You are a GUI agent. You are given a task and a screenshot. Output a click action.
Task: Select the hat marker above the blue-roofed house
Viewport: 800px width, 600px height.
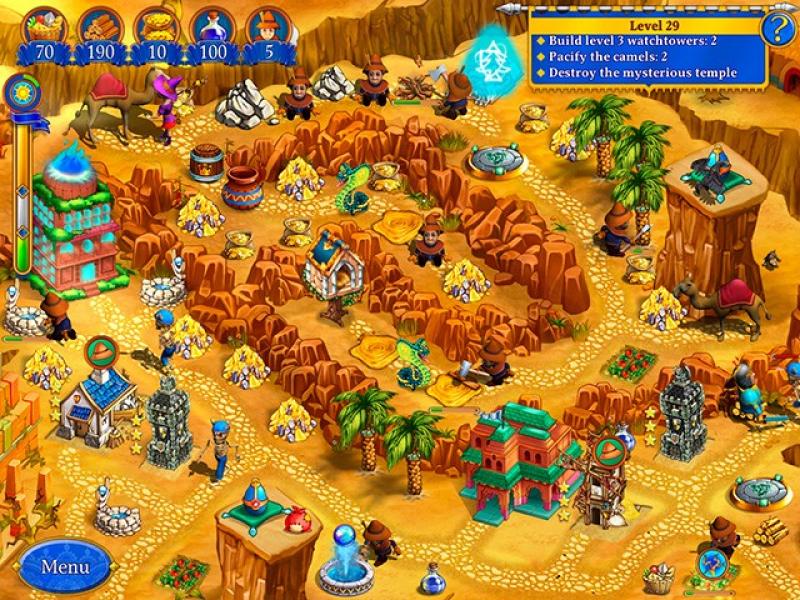pos(100,351)
